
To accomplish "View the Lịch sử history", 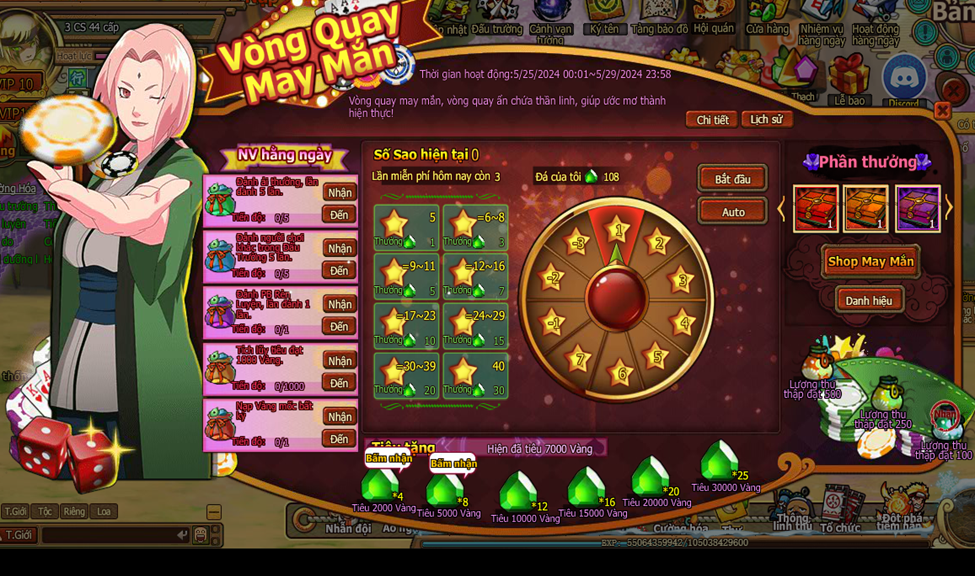I will click(766, 119).
